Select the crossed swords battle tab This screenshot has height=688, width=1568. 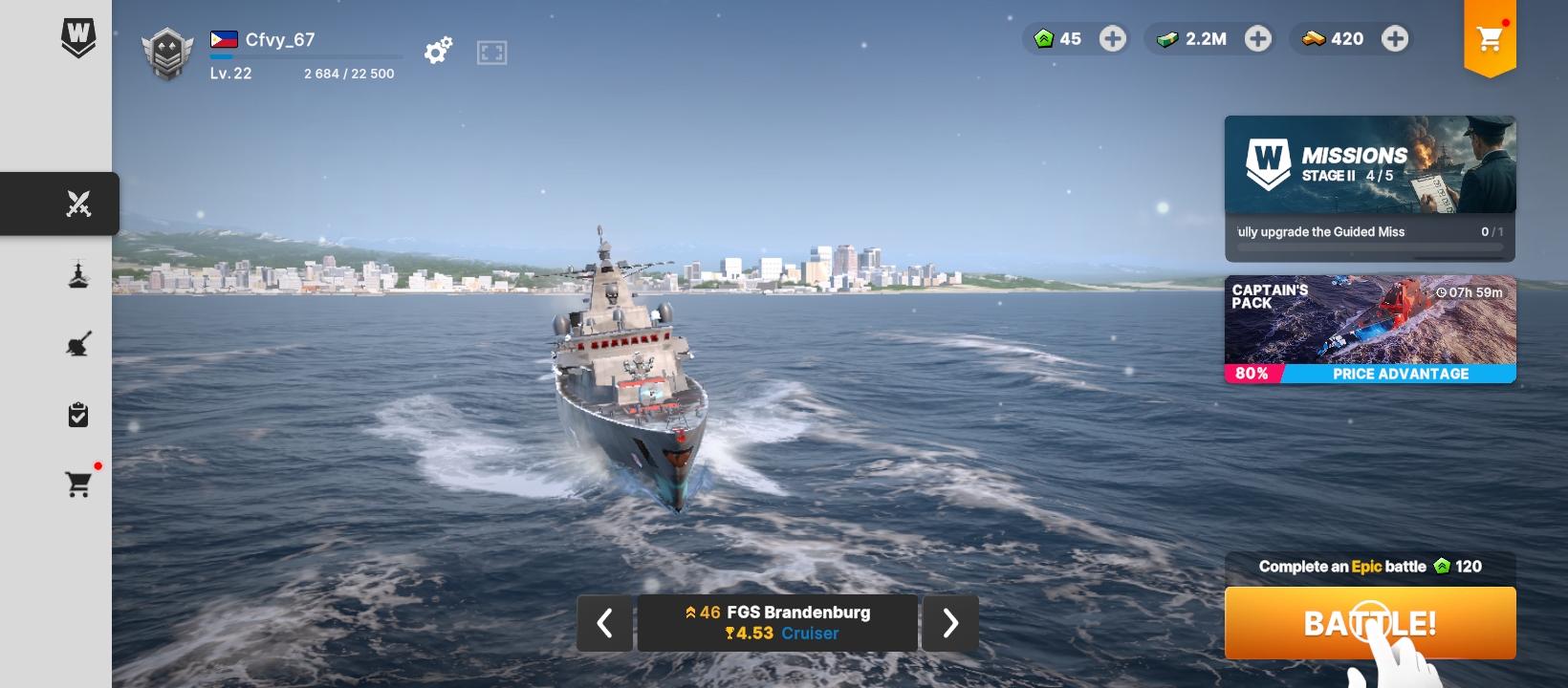(78, 204)
